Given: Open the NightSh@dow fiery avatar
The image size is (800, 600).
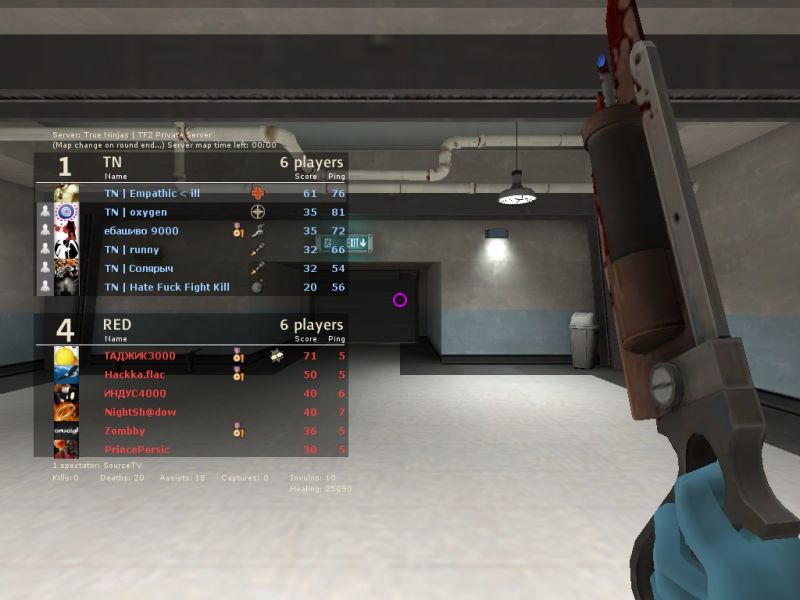Looking at the screenshot, I should [x=67, y=412].
